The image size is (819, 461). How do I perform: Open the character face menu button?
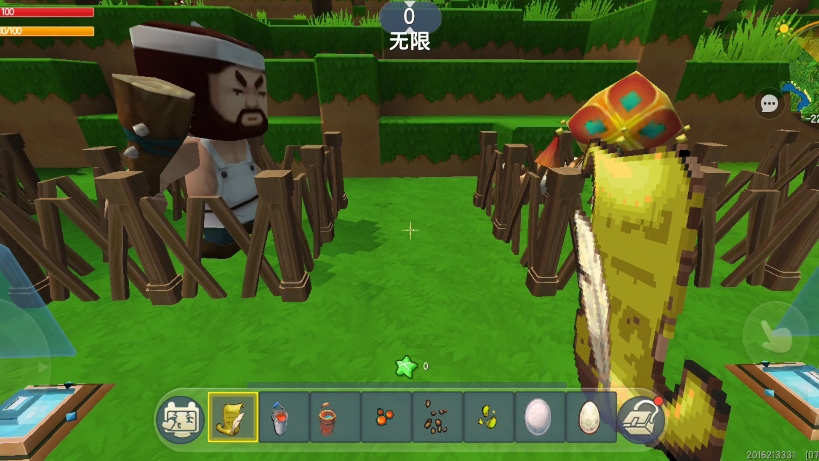(x=180, y=418)
